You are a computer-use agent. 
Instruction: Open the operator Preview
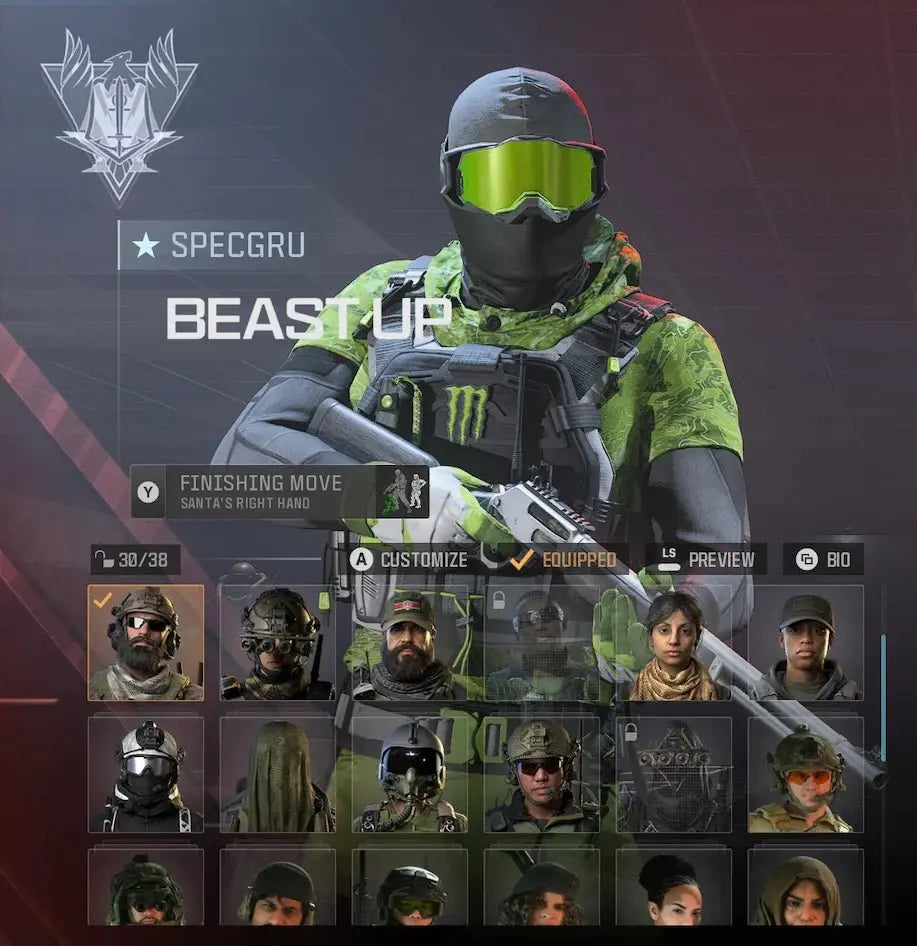tap(706, 560)
